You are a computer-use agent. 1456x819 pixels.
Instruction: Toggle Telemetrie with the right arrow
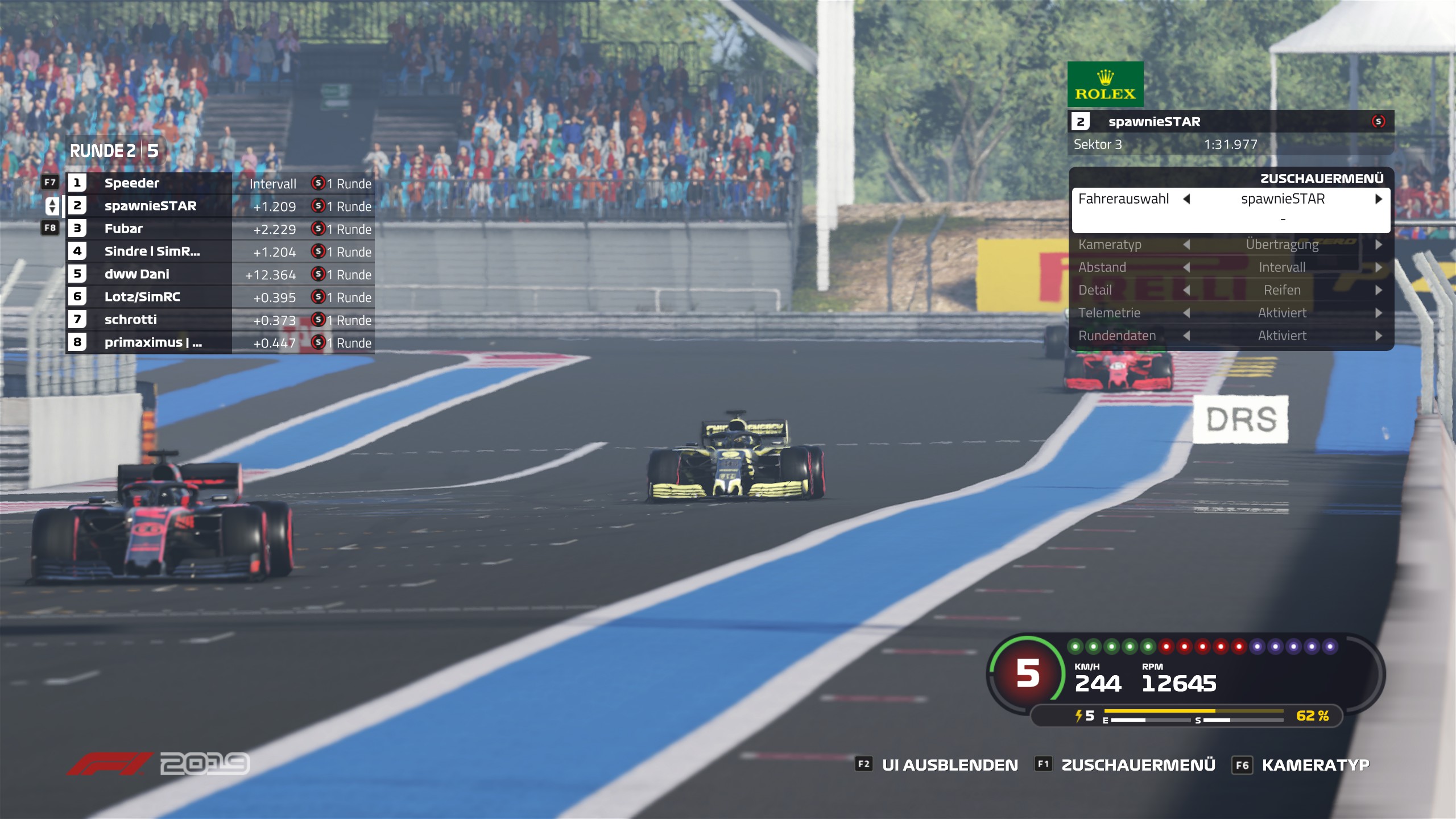pos(1379,313)
